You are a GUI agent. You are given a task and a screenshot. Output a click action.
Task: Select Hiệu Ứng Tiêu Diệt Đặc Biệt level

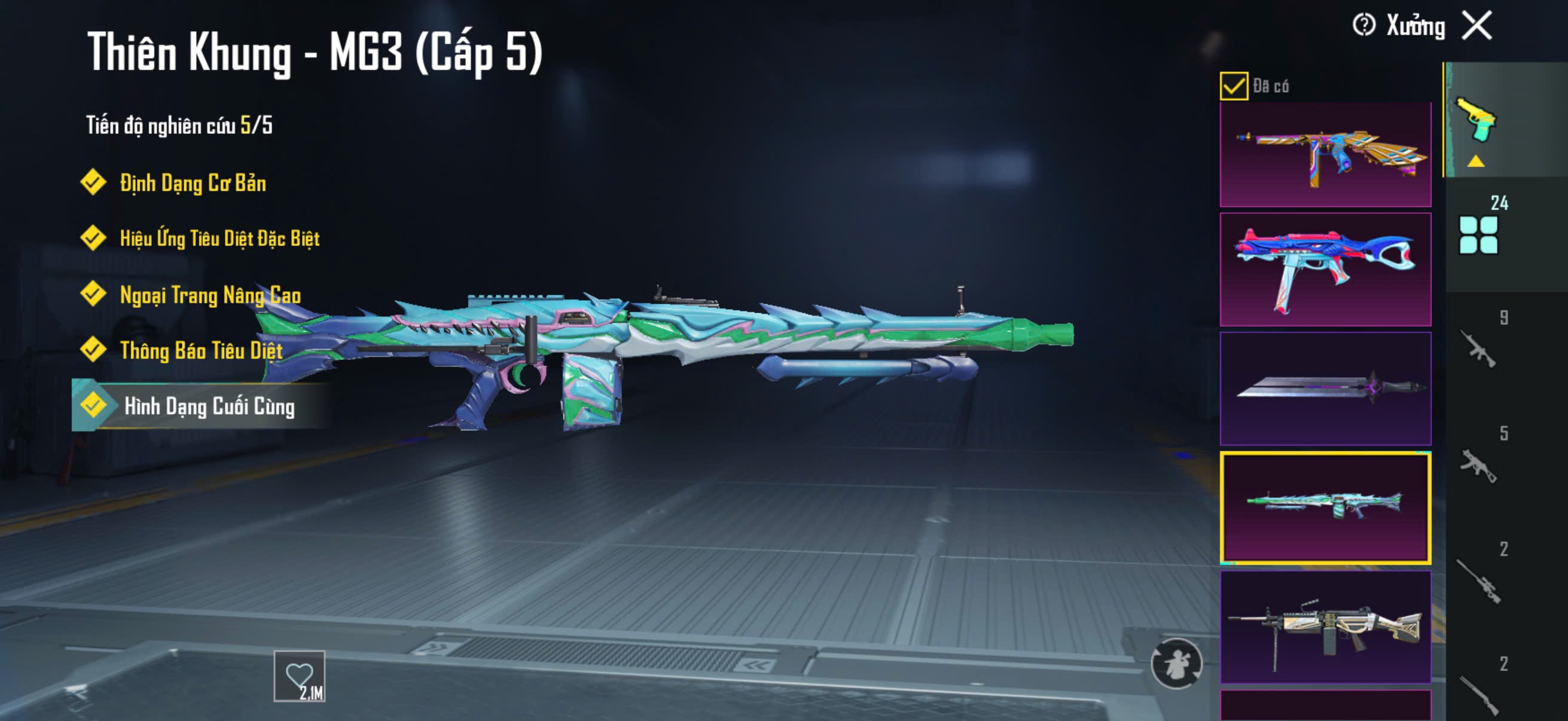point(219,238)
